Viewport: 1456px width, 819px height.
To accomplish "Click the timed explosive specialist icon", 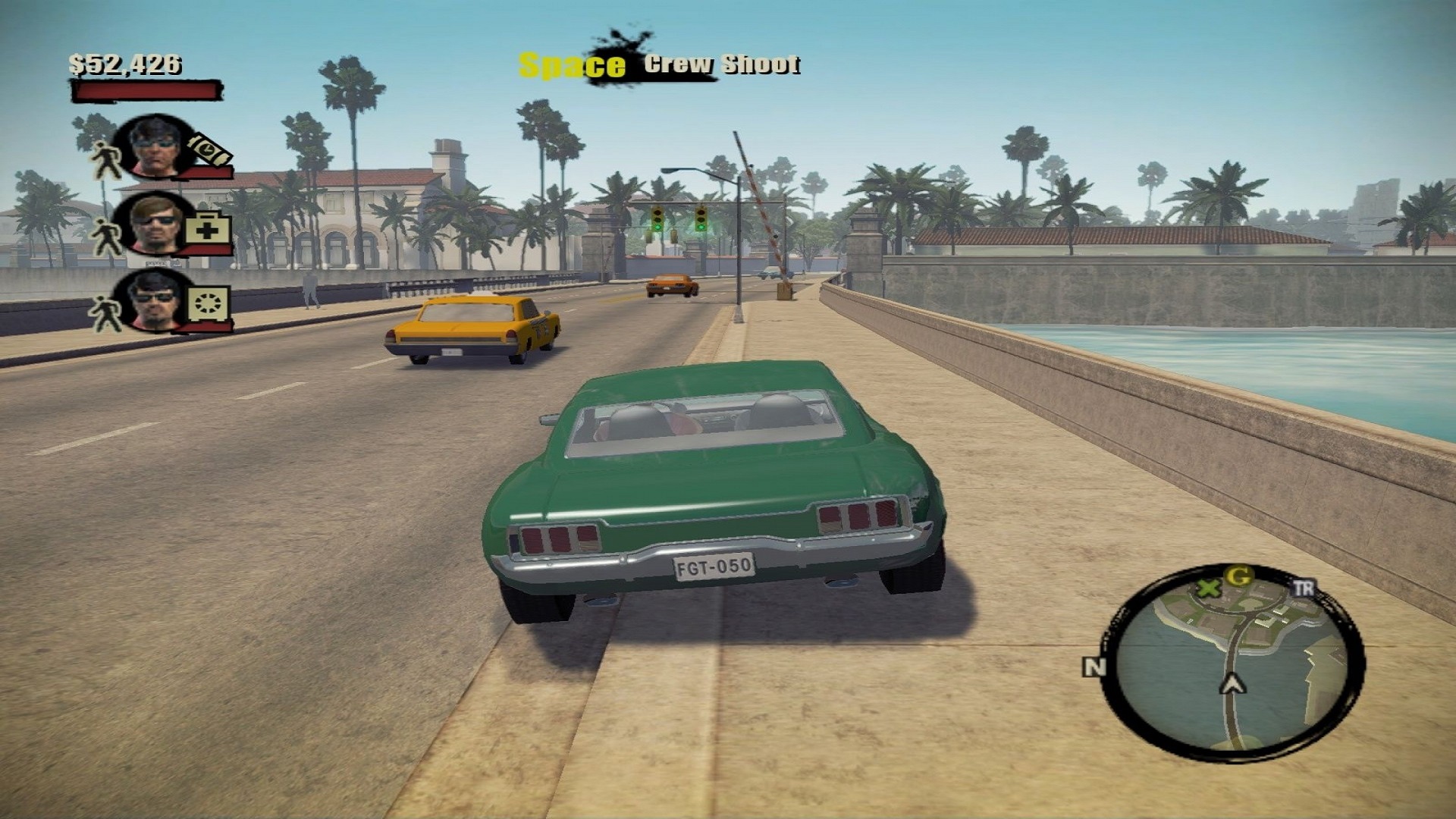I will 209,150.
